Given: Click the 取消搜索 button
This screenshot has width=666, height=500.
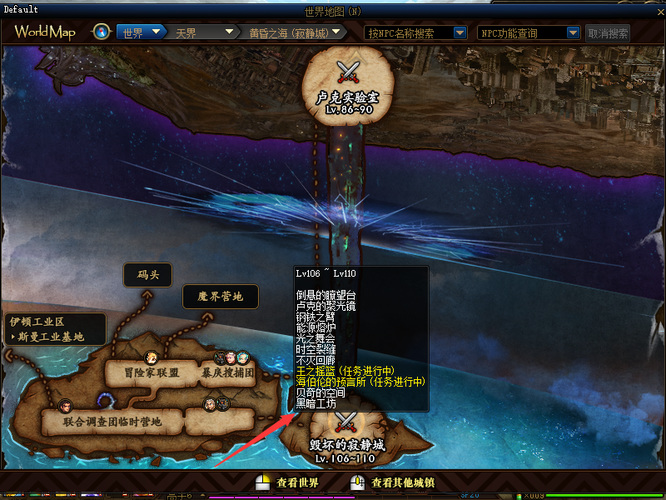Looking at the screenshot, I should click(608, 32).
